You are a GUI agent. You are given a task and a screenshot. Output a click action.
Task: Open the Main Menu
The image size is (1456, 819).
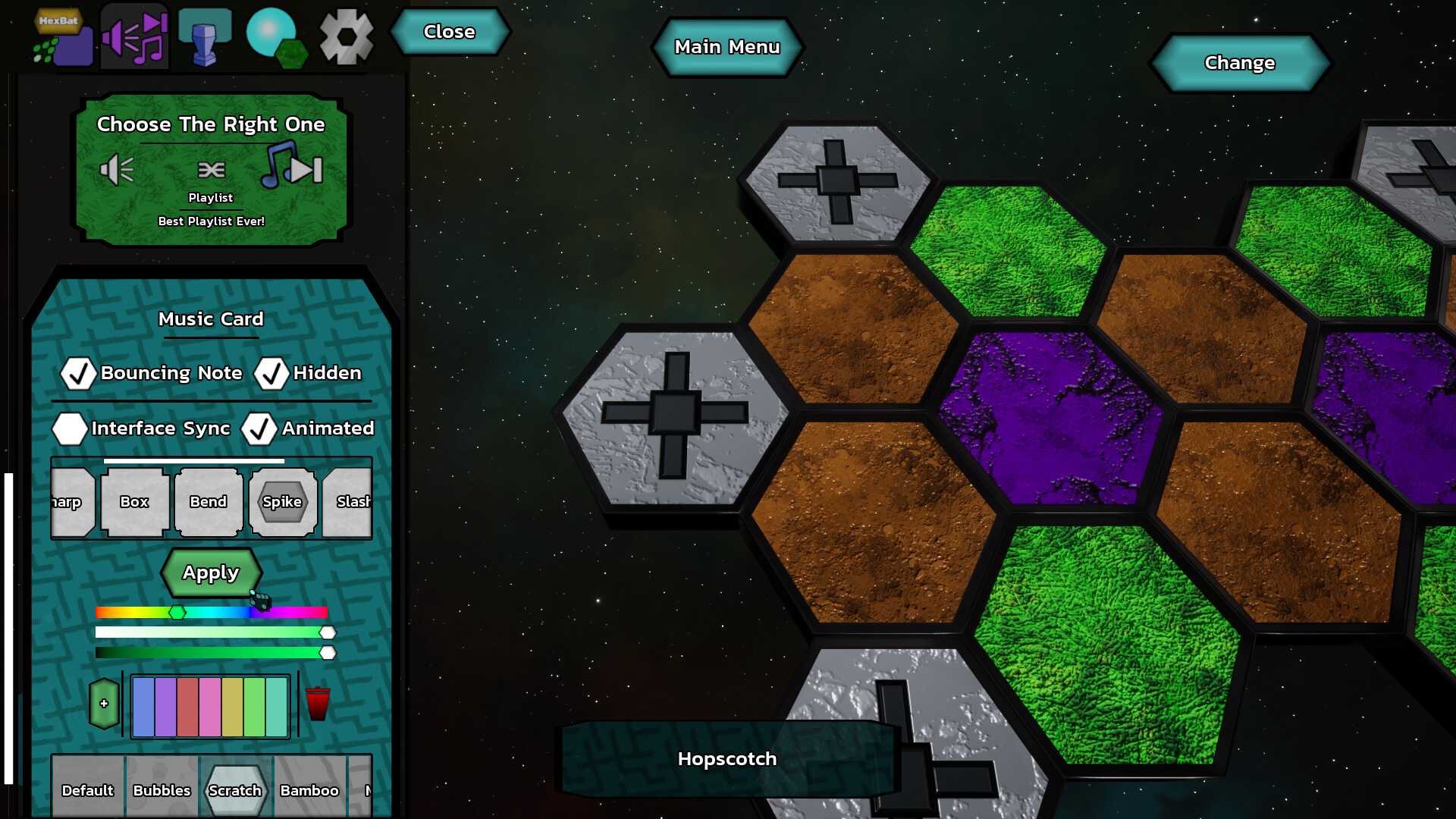point(727,47)
